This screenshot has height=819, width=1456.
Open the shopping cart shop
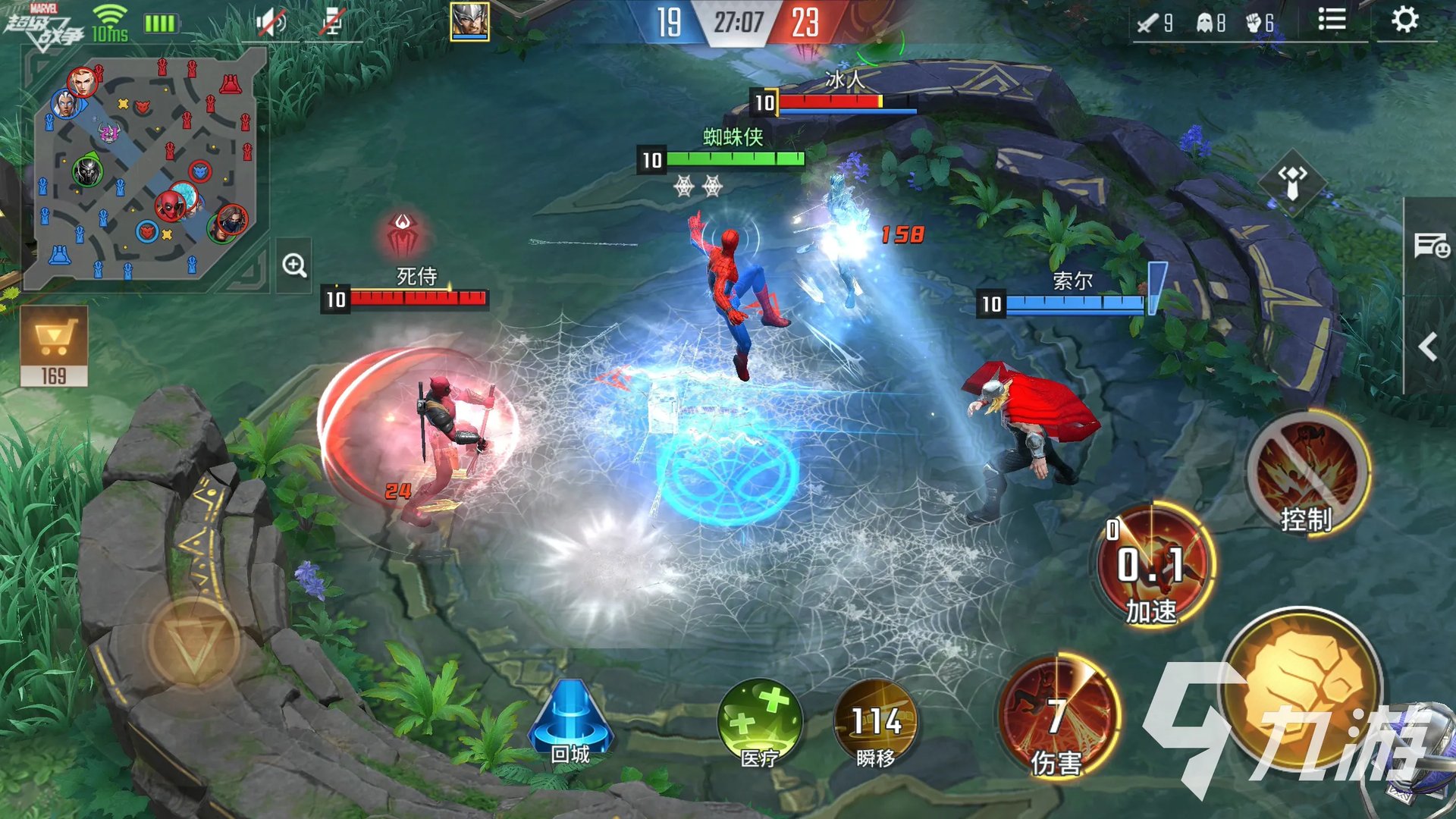54,346
